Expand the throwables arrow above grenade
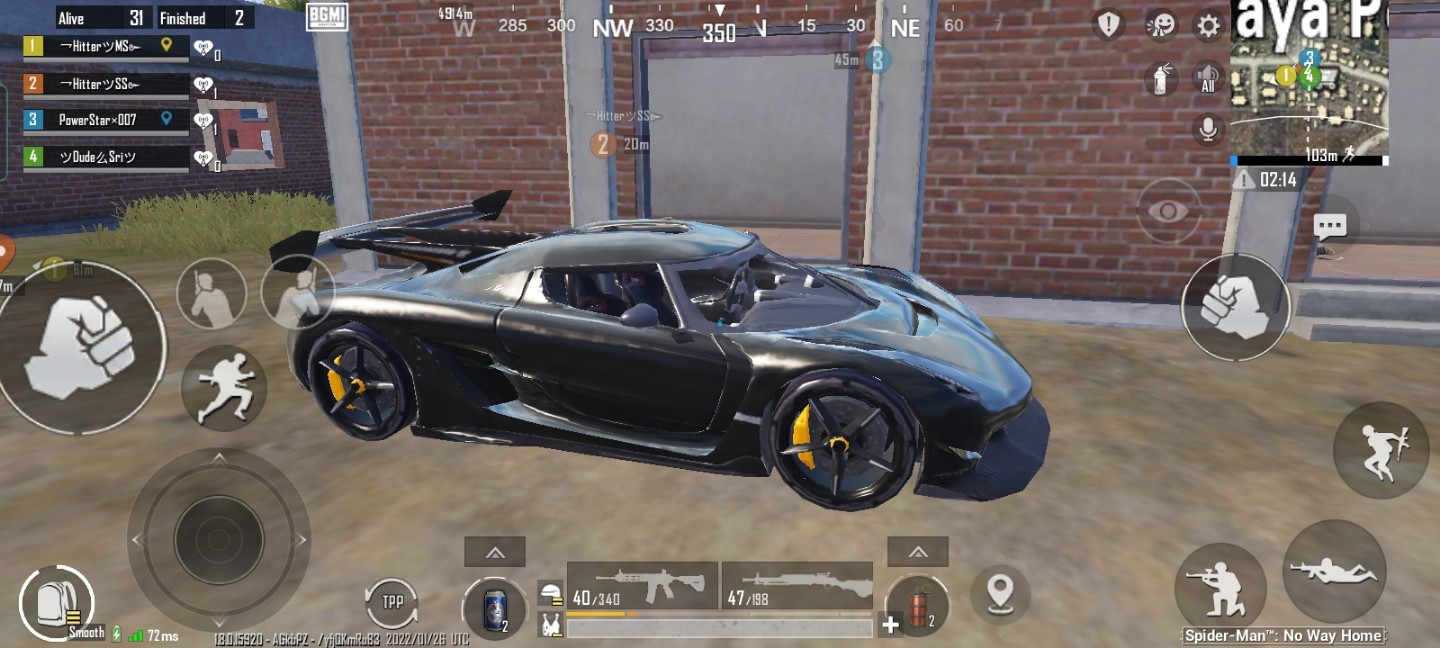Viewport: 1440px width, 648px height. [917, 551]
